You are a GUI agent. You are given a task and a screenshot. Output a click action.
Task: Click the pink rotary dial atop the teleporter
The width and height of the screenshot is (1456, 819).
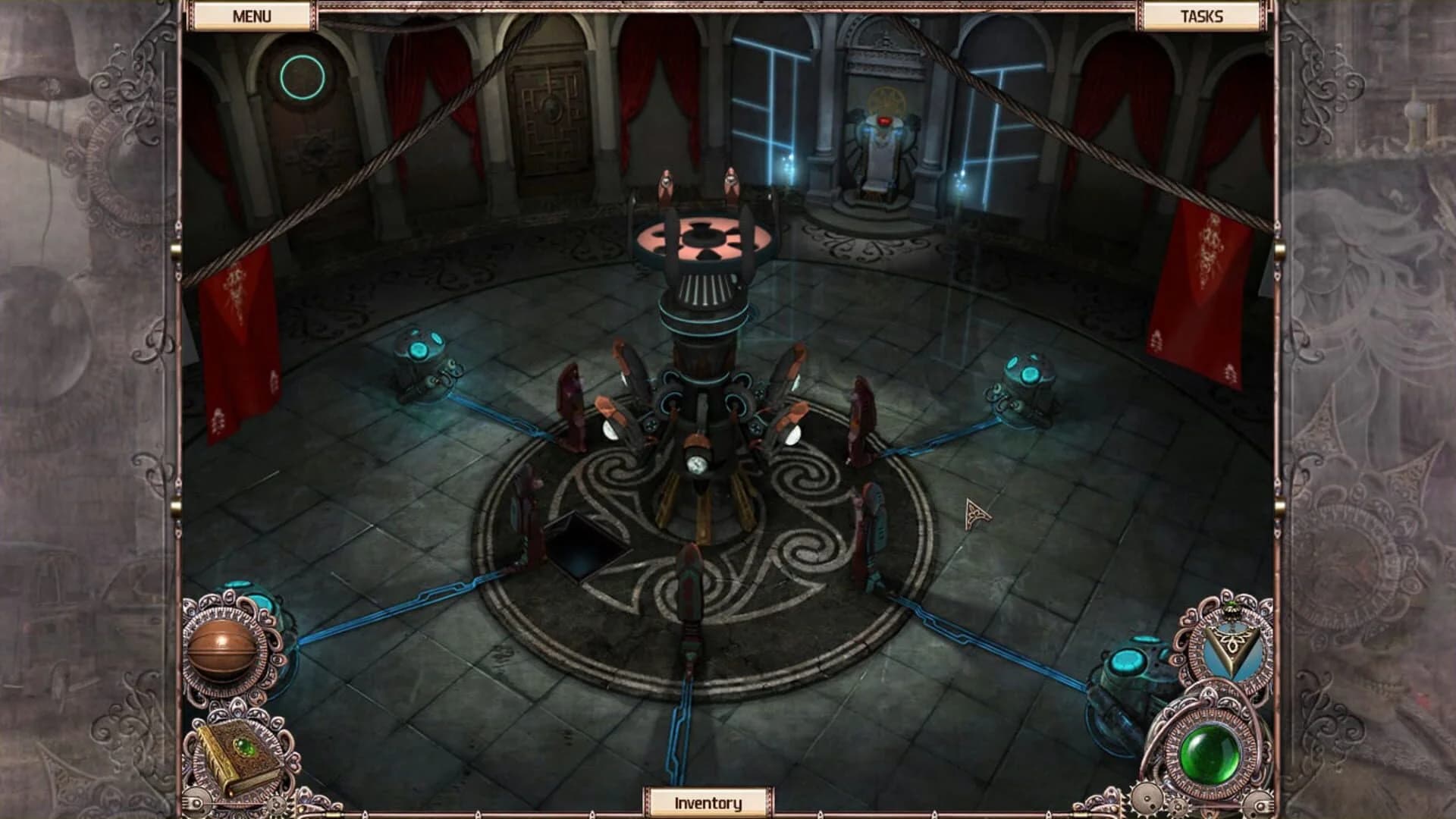coord(705,239)
